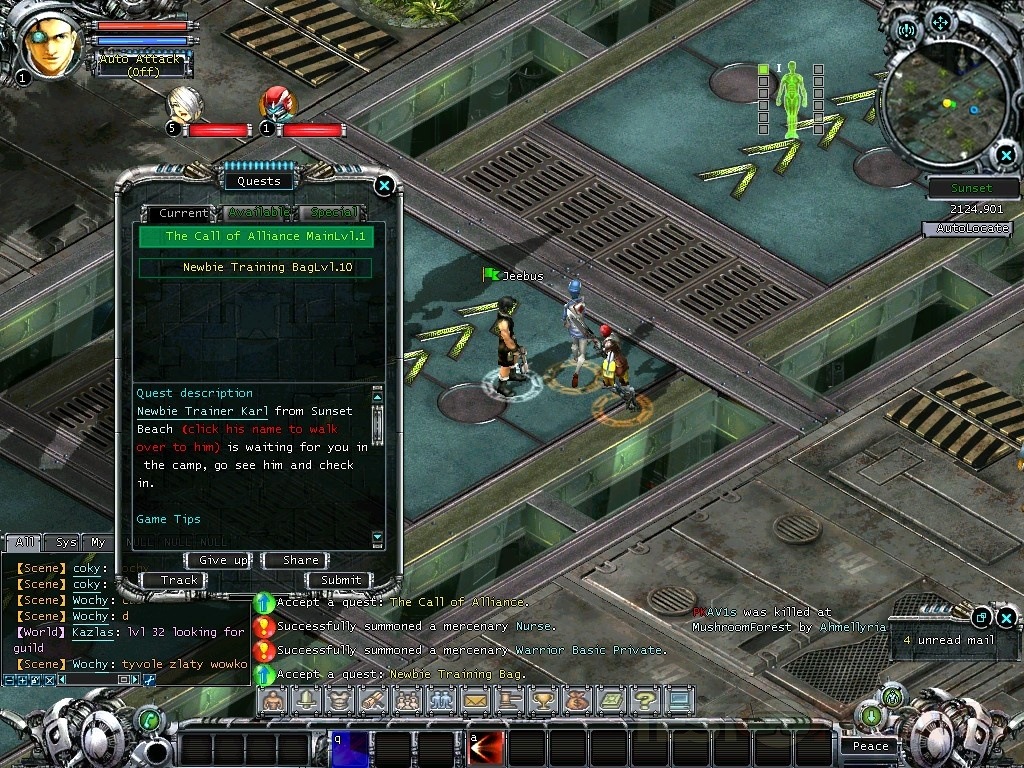
Task: Close the Quests window
Action: (384, 185)
